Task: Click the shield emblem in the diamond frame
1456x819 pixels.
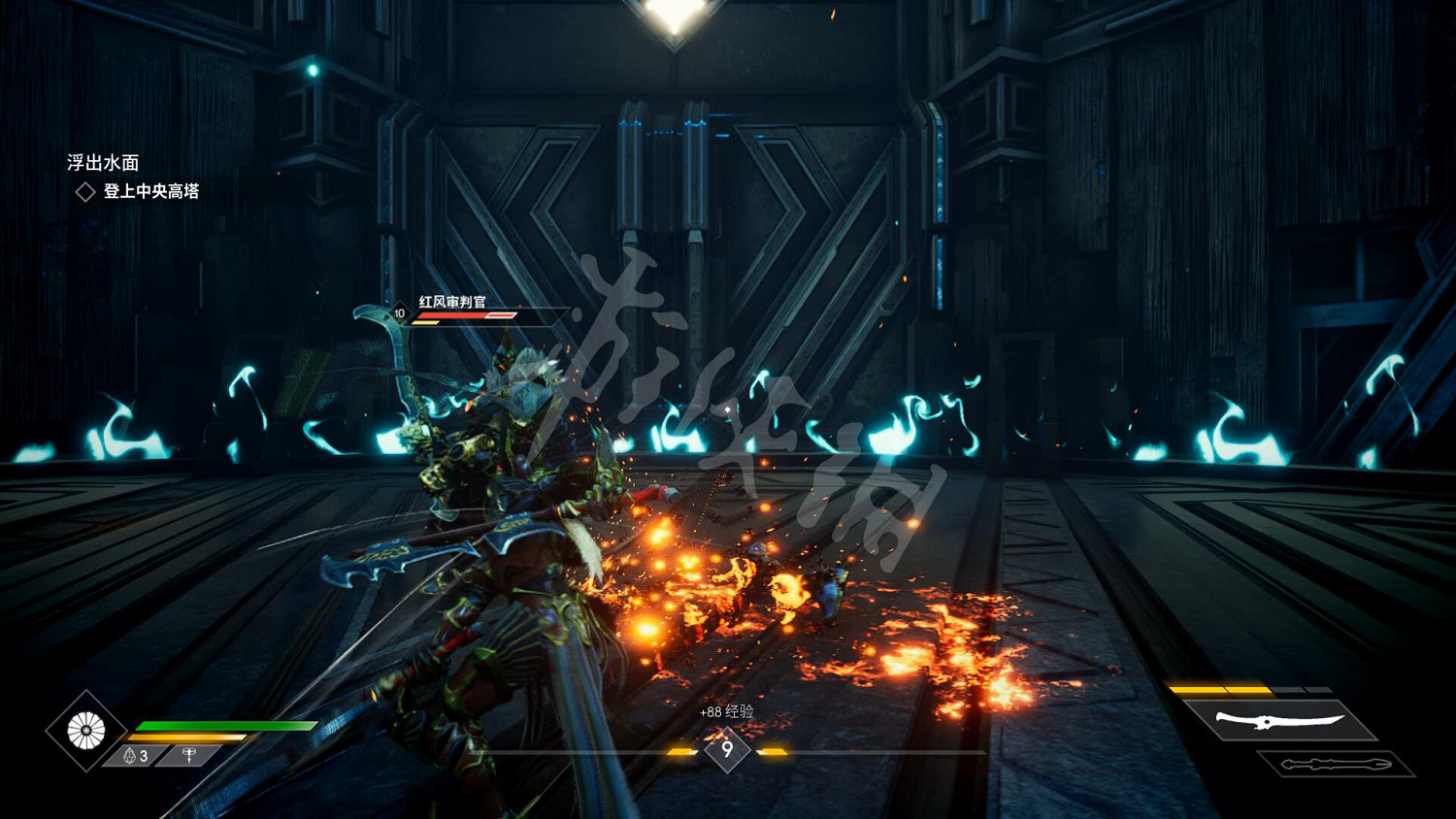Action: 86,731
